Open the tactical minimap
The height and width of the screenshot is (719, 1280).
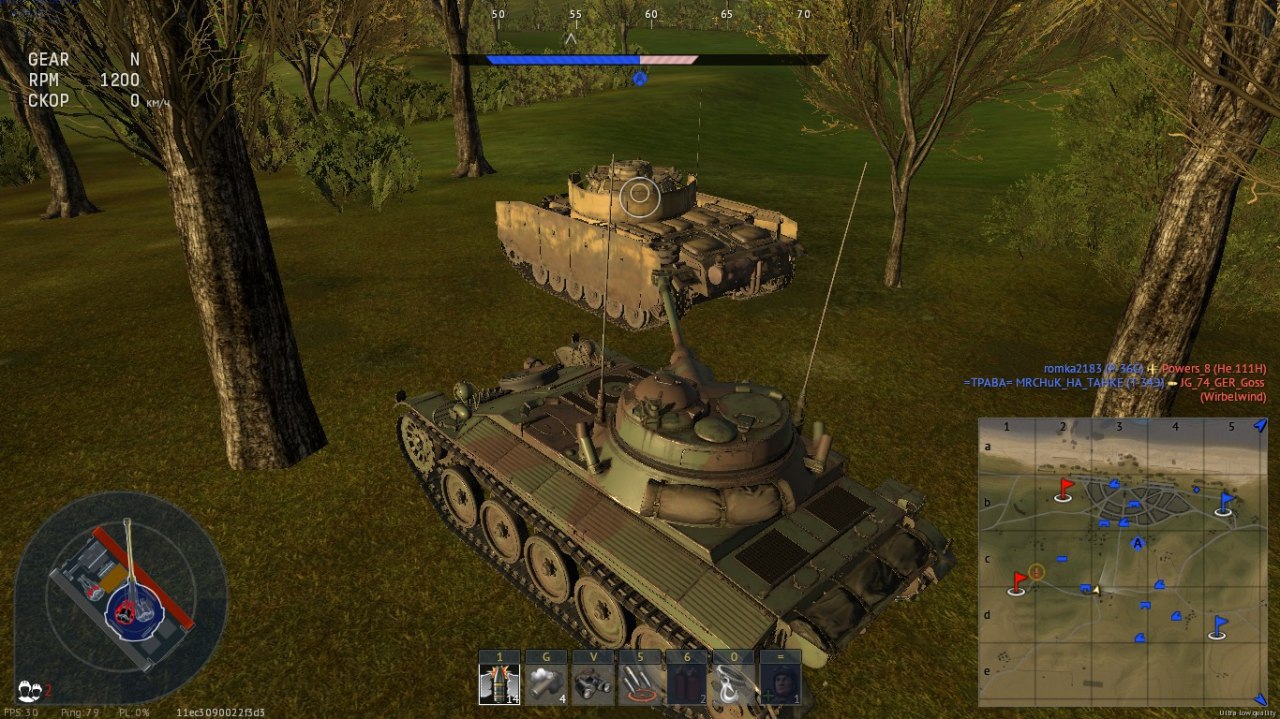pyautogui.click(x=1122, y=562)
